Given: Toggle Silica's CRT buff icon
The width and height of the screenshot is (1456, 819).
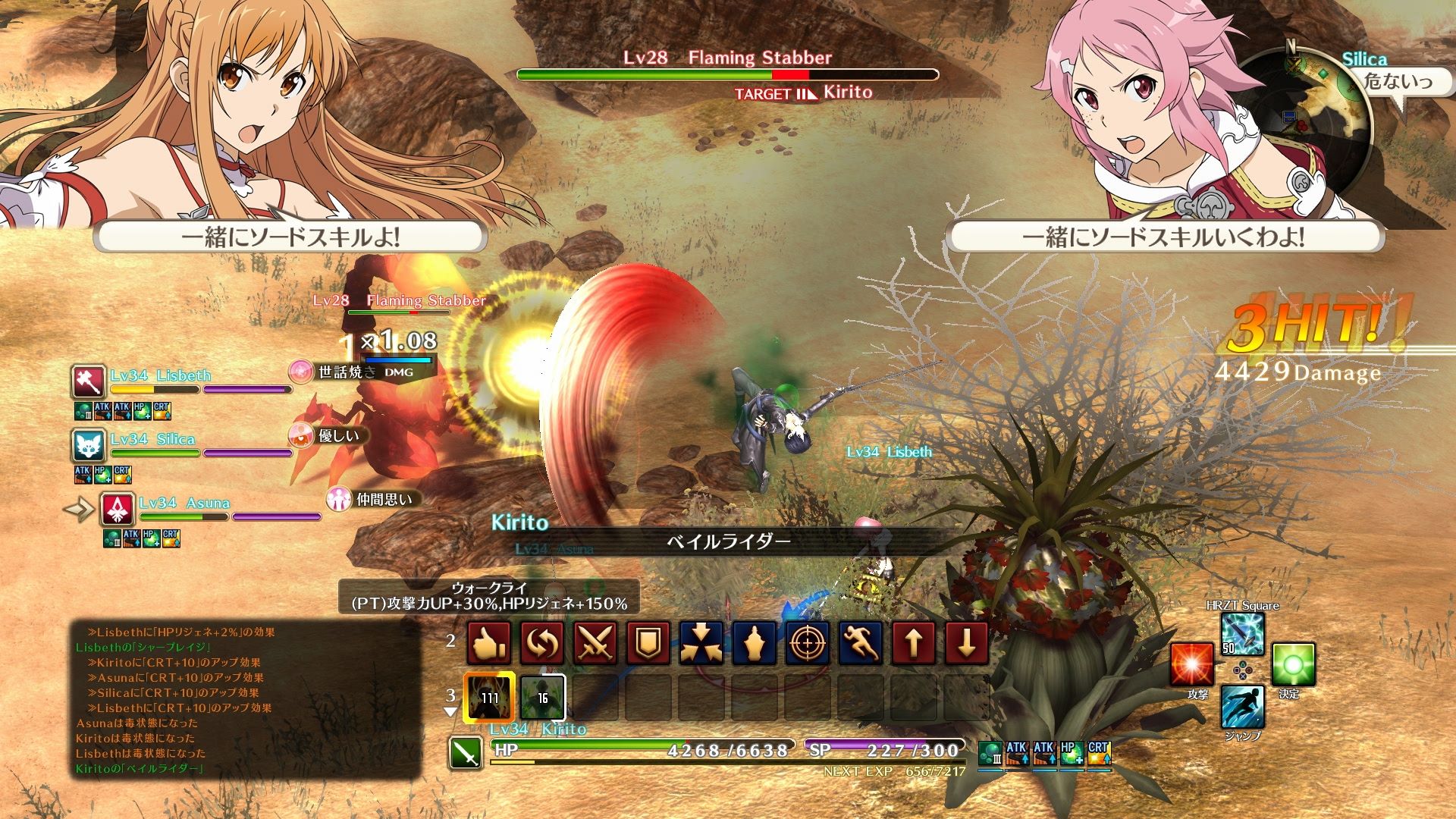Looking at the screenshot, I should 123,475.
